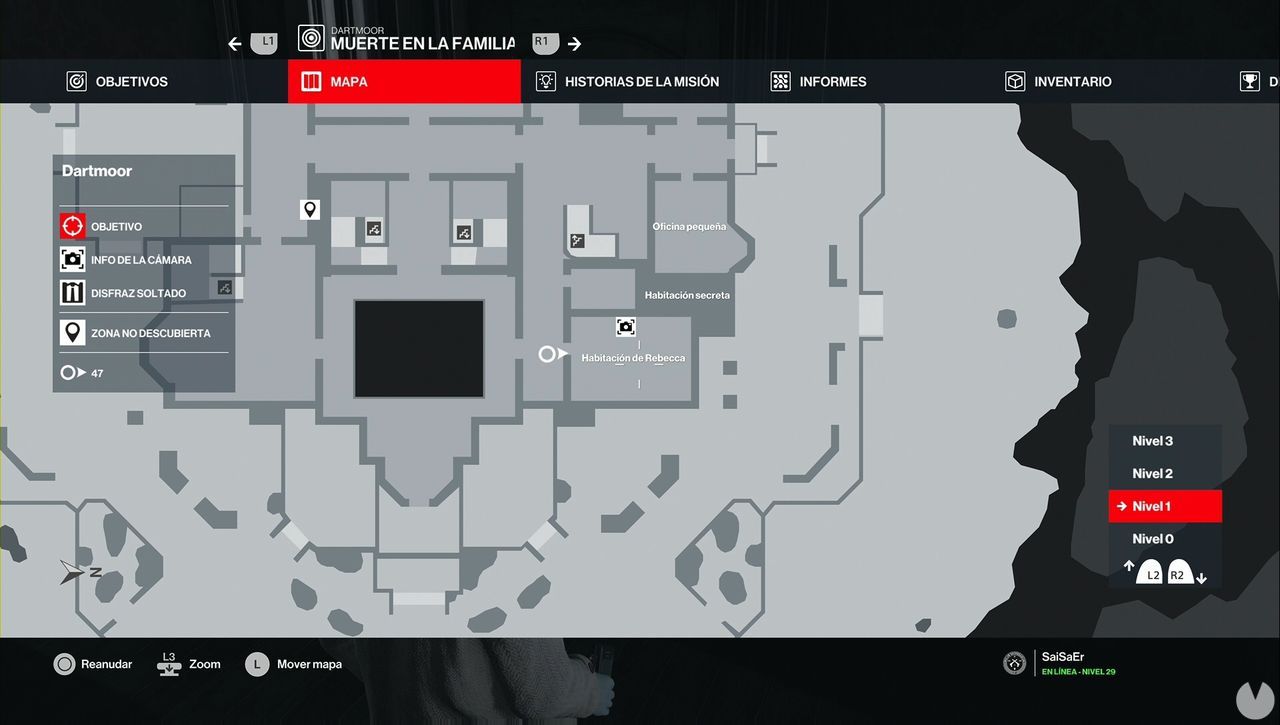Switch to Nivel 0 floor
Viewport: 1280px width, 725px height.
(1152, 538)
